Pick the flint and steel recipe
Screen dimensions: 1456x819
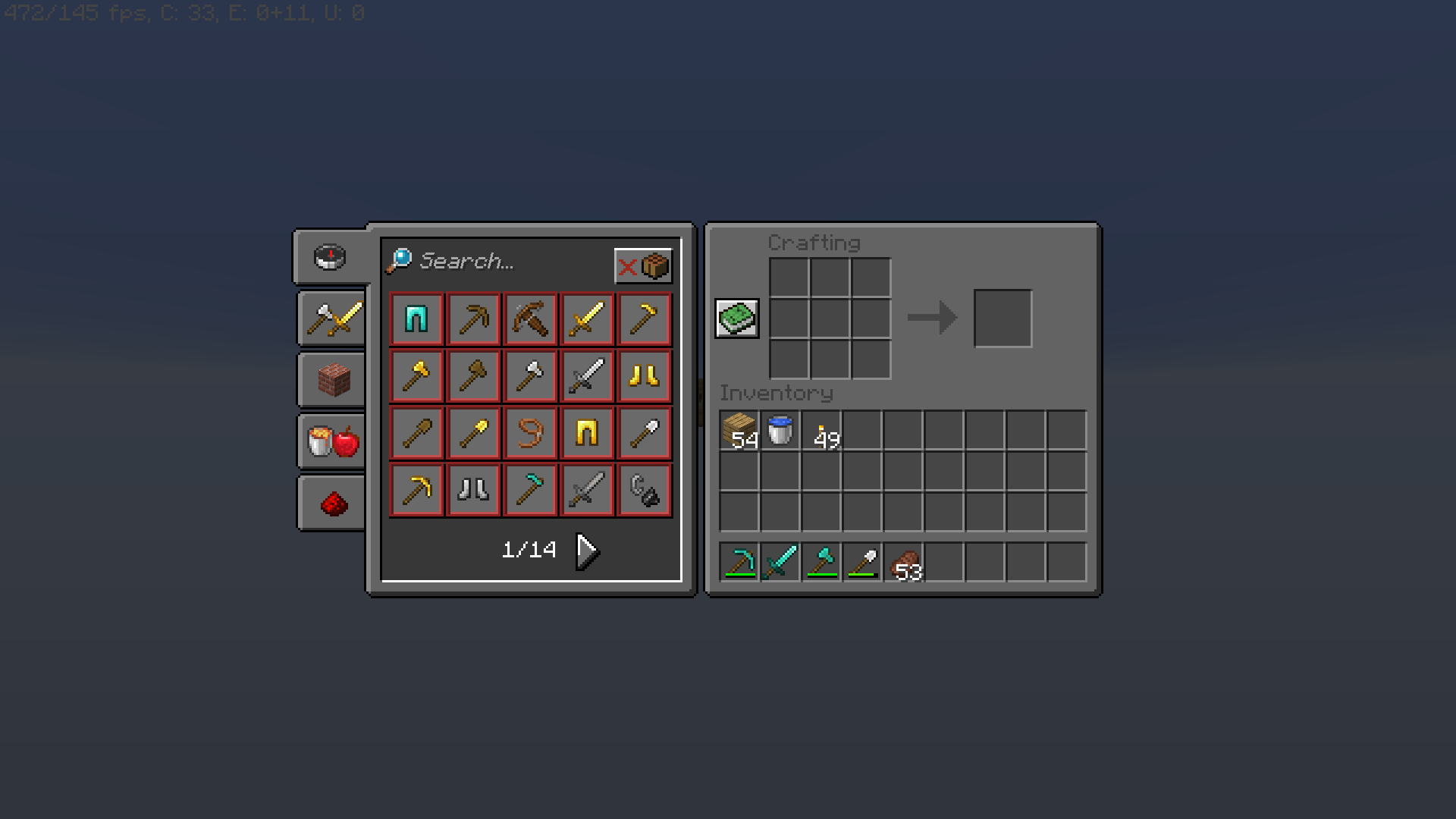[644, 489]
